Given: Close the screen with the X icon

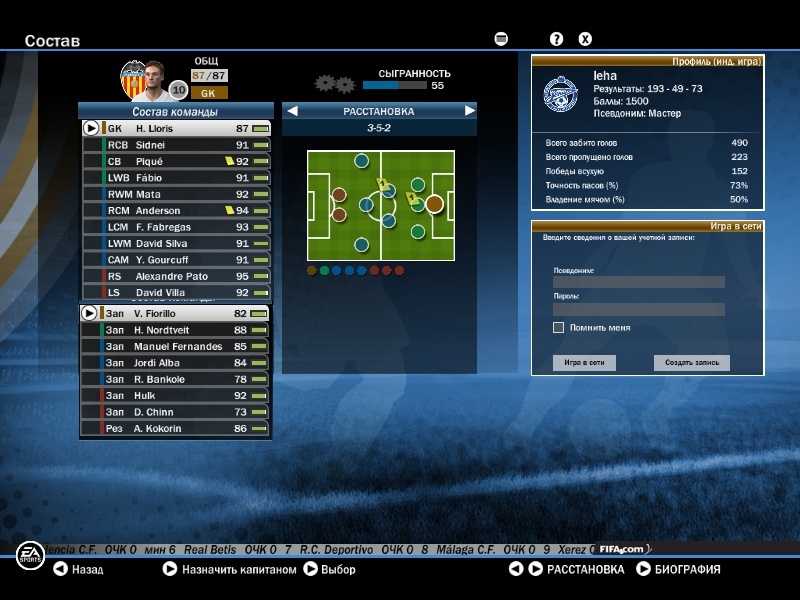Looking at the screenshot, I should pyautogui.click(x=585, y=39).
